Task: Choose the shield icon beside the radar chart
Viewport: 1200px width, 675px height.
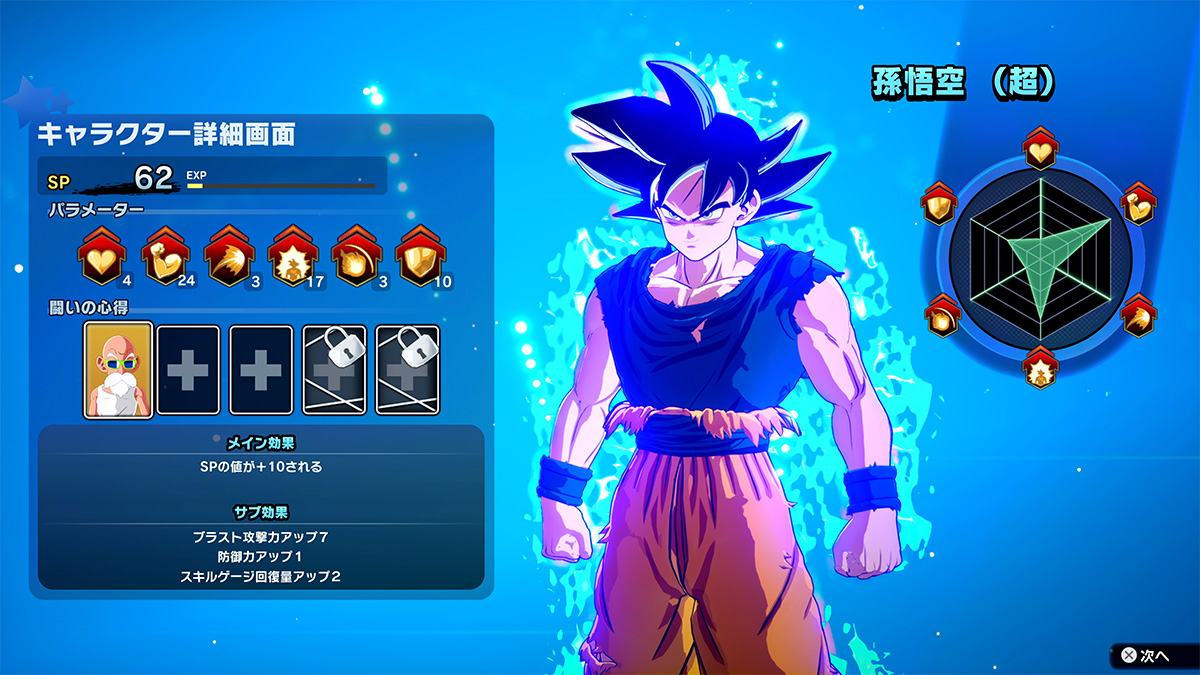Action: click(x=940, y=205)
